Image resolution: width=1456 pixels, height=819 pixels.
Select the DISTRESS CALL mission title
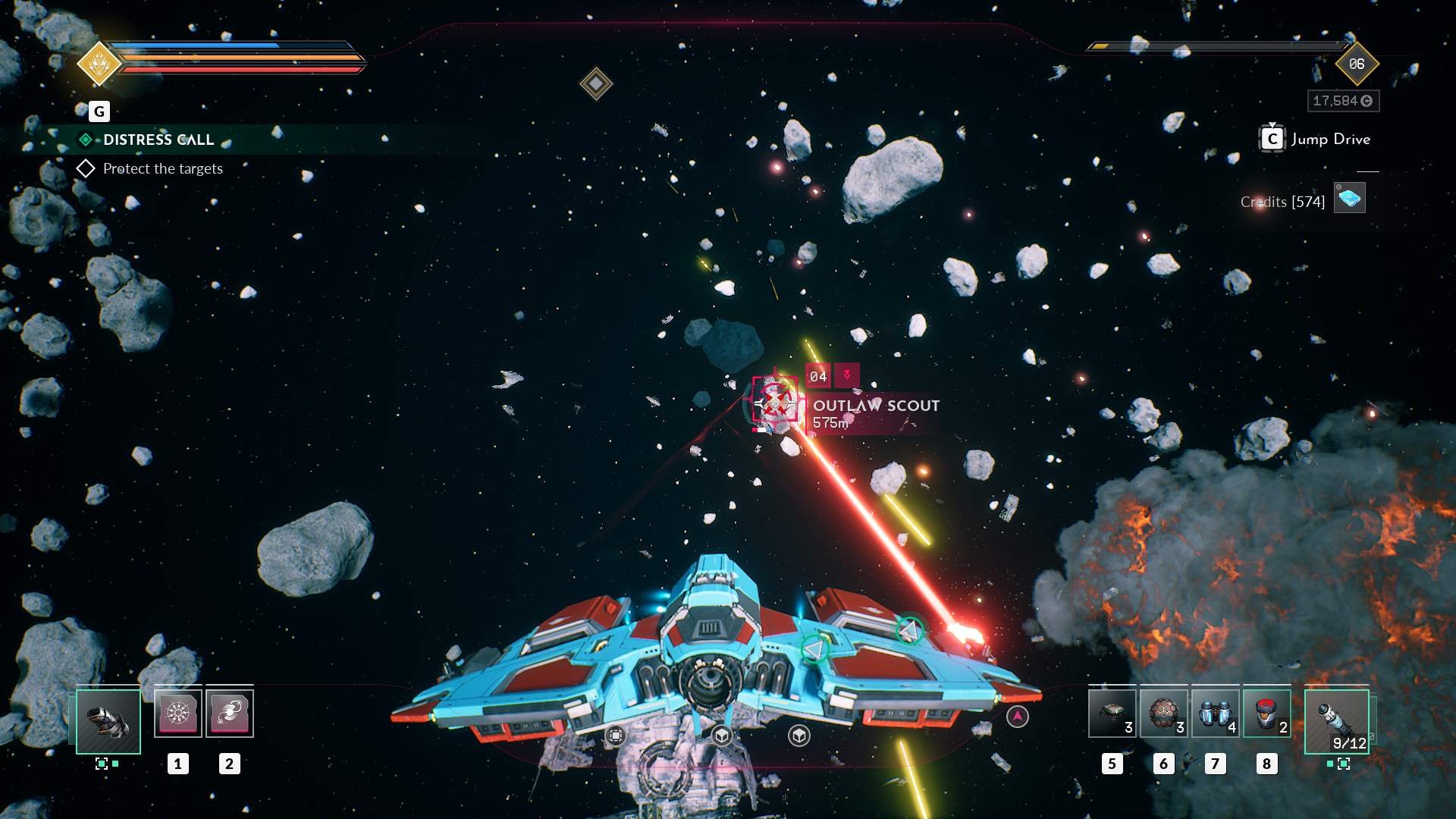click(157, 140)
